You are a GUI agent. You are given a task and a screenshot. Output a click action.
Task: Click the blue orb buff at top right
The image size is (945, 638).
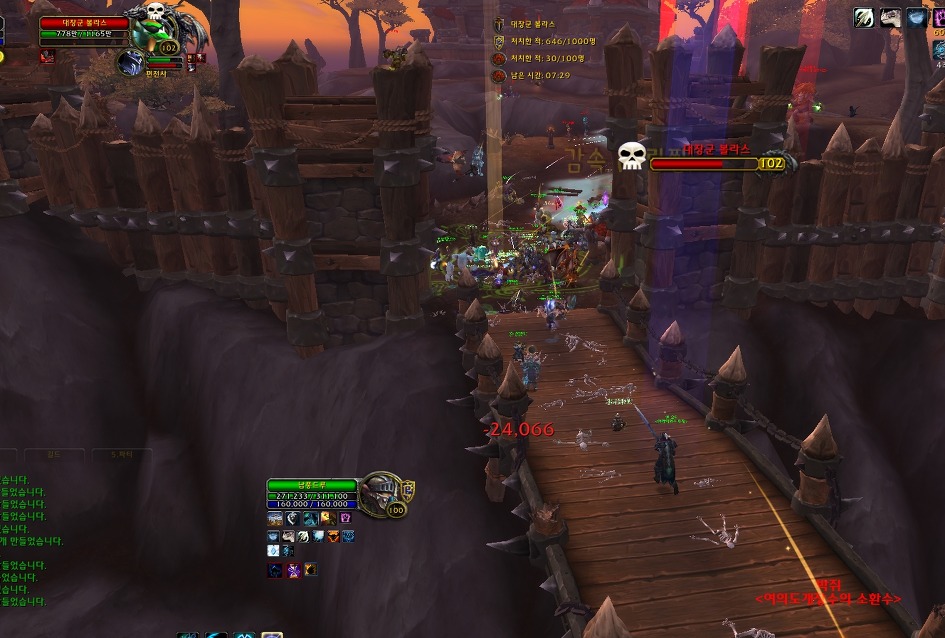point(916,17)
